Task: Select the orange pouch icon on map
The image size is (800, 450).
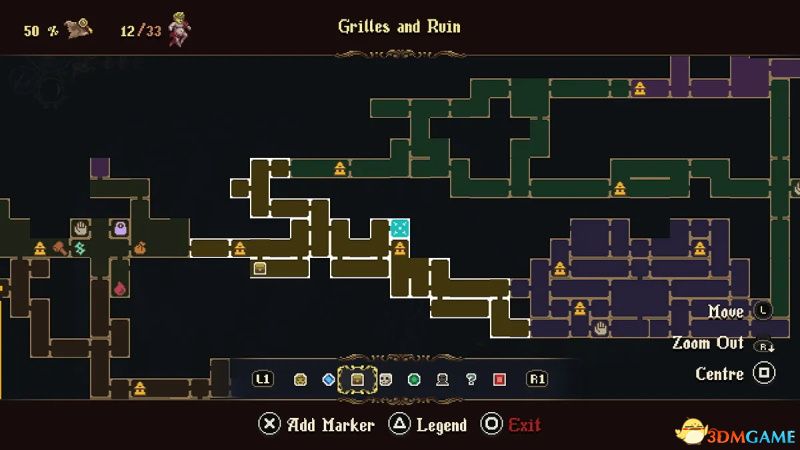Action: tap(141, 247)
